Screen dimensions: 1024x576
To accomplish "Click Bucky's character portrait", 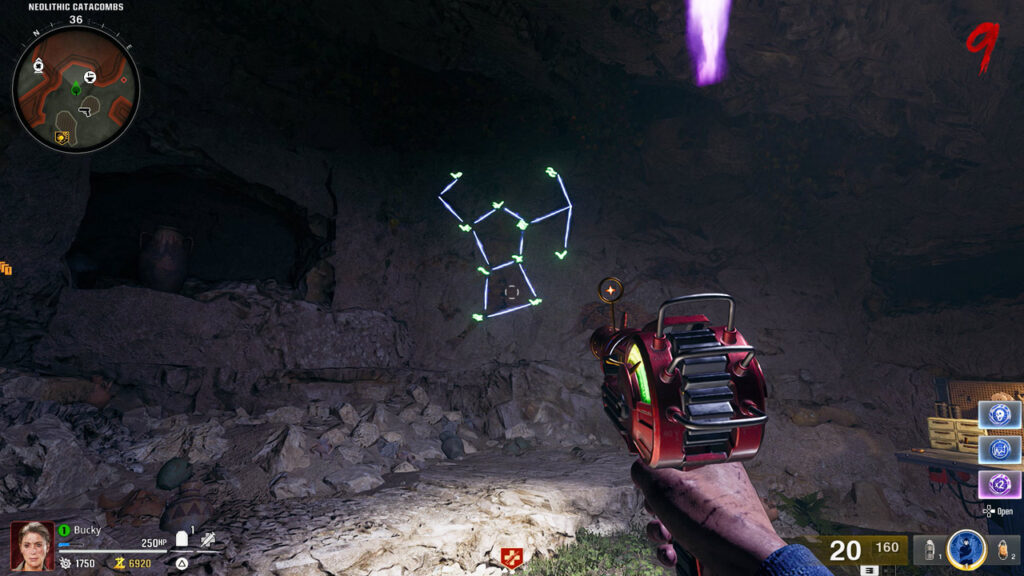I will point(32,545).
